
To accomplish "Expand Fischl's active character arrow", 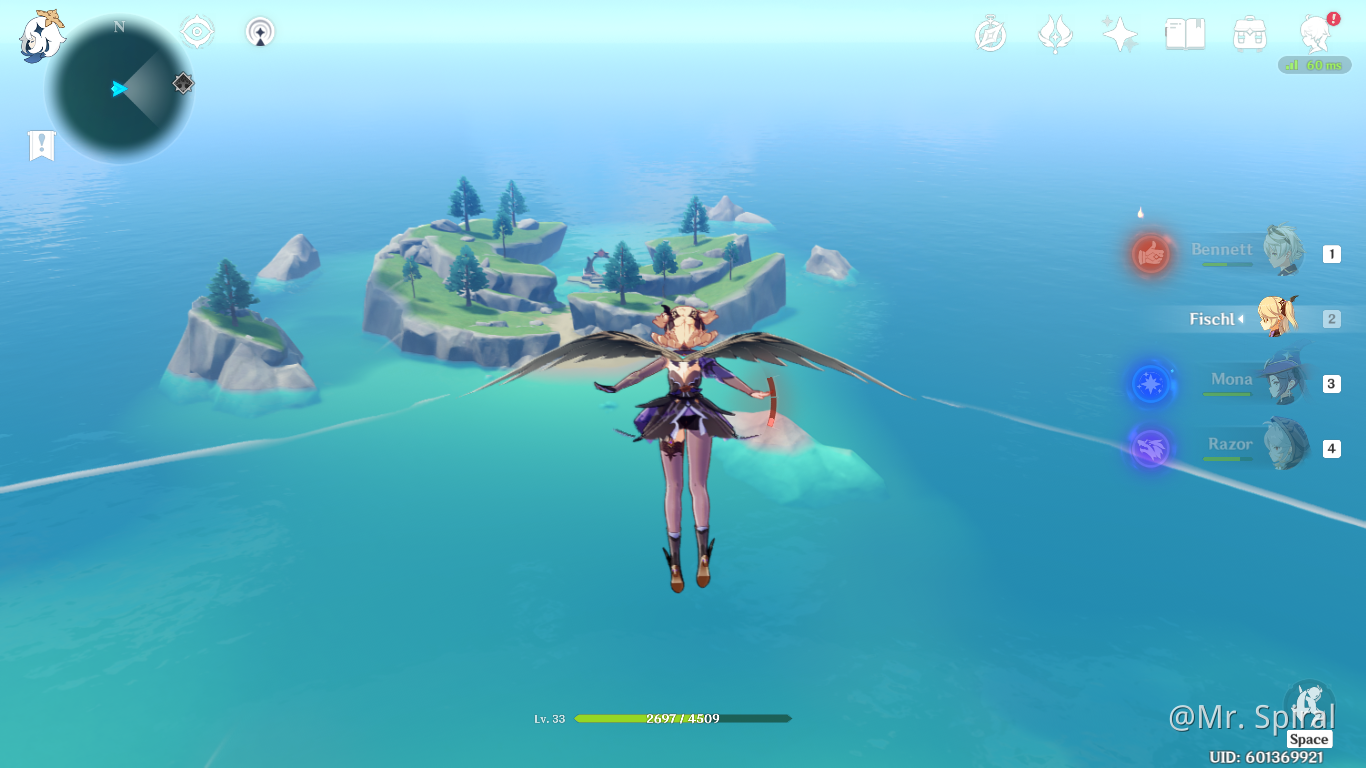I will coord(1243,319).
